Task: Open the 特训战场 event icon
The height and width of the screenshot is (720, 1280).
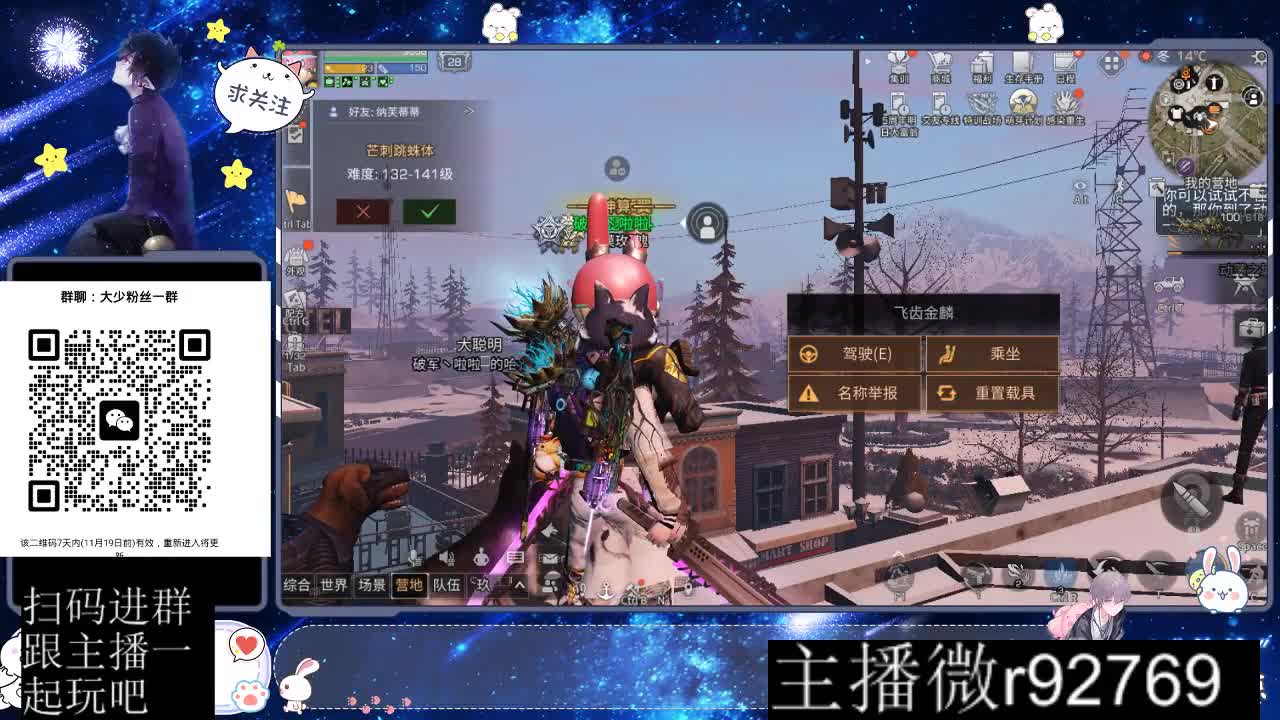Action: tap(982, 102)
